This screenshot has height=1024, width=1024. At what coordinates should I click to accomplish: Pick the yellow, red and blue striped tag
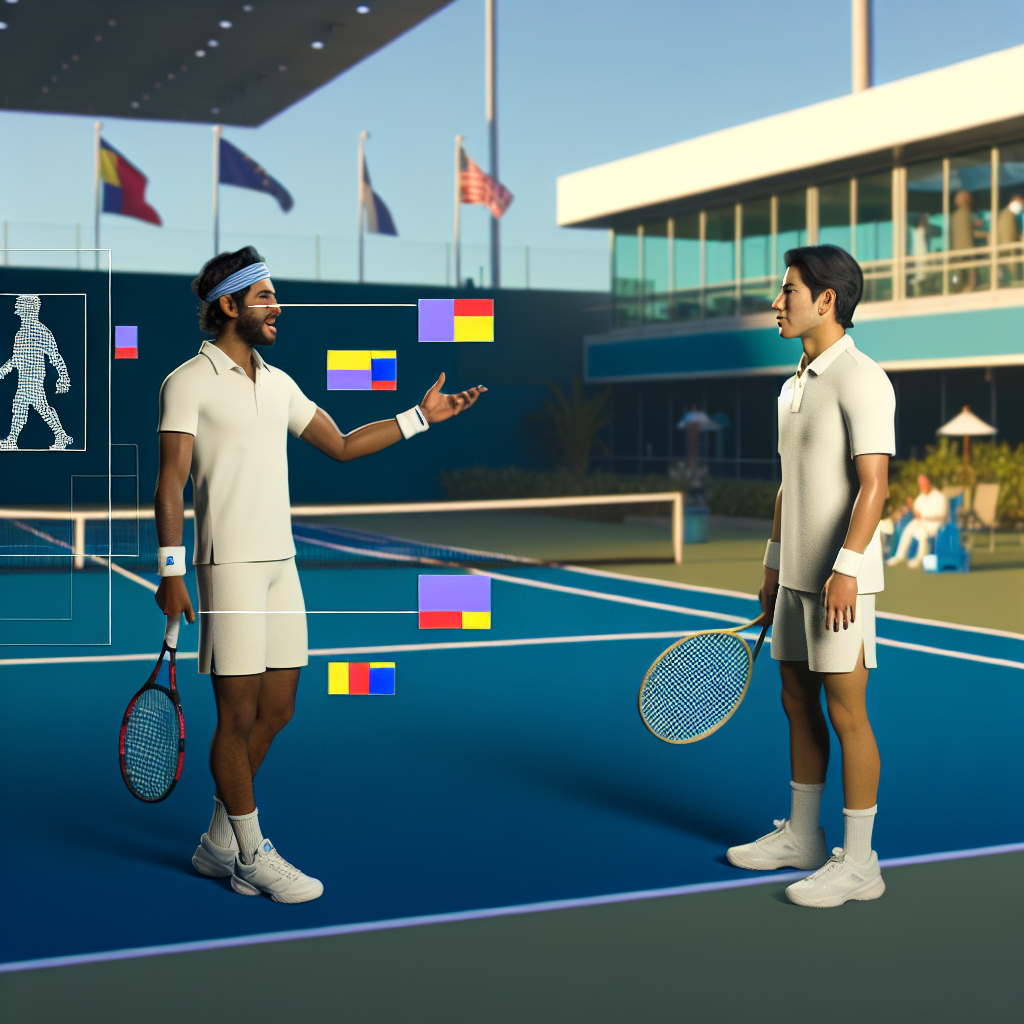361,678
